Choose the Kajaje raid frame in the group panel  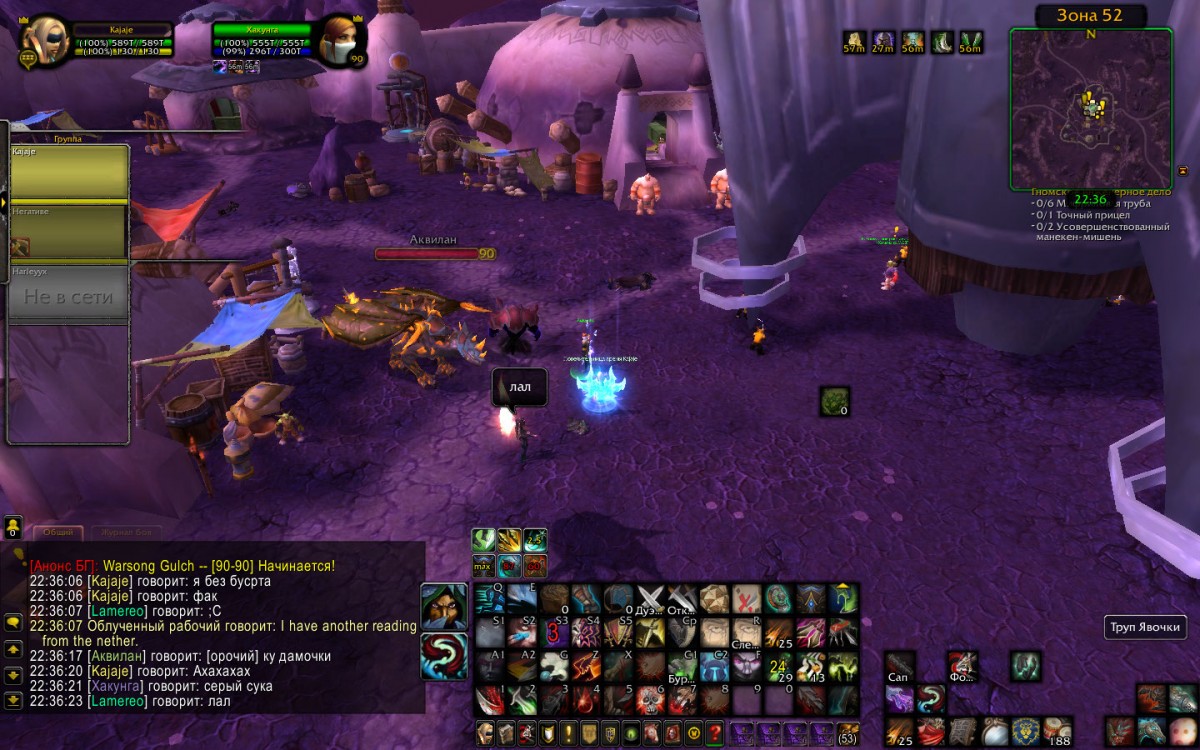69,172
